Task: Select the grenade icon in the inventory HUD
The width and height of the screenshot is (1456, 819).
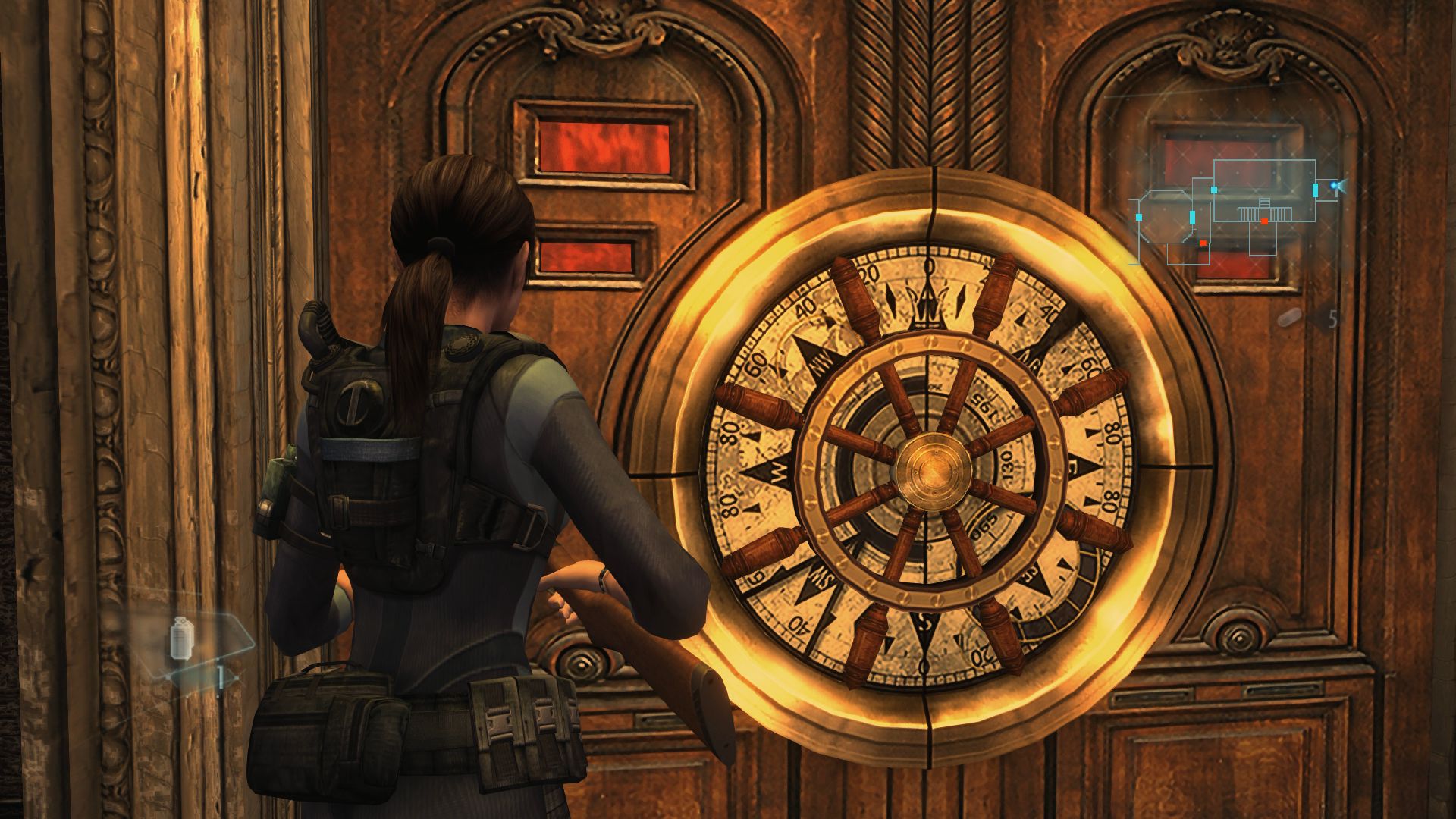Action: (x=182, y=638)
